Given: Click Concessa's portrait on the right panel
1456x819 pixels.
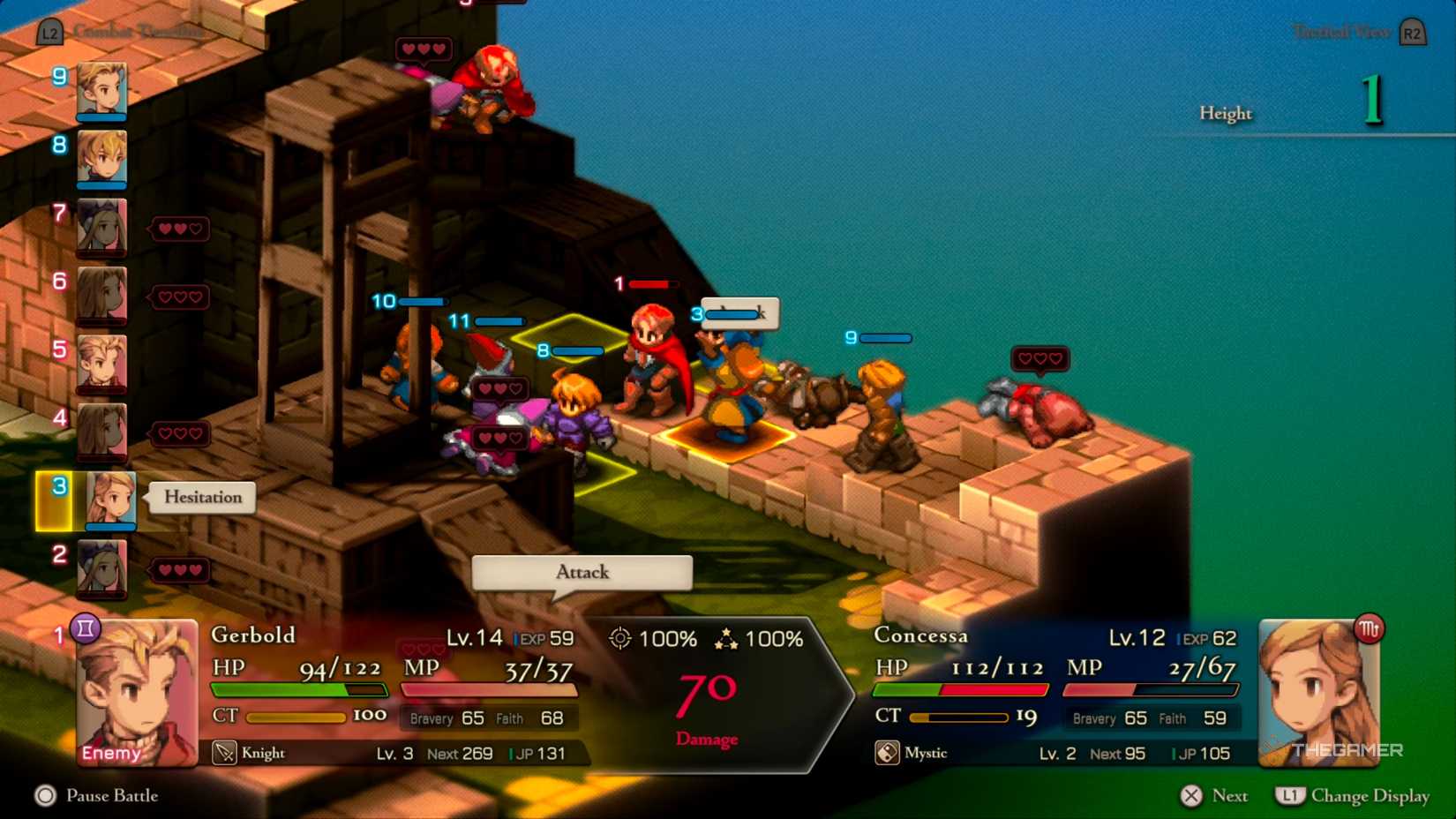Looking at the screenshot, I should tap(1320, 693).
